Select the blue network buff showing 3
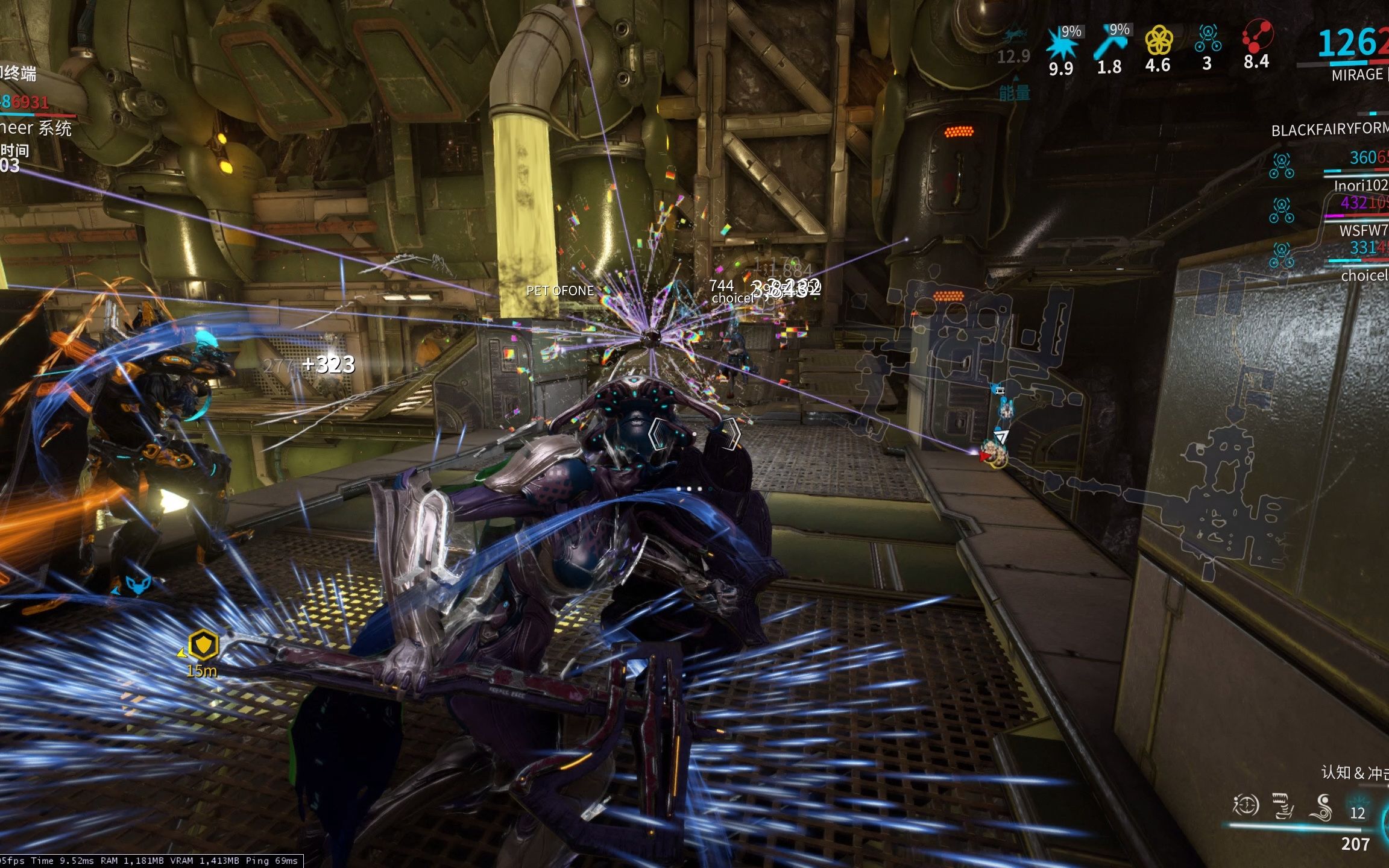Screen dimensions: 1389x868 tap(1208, 39)
